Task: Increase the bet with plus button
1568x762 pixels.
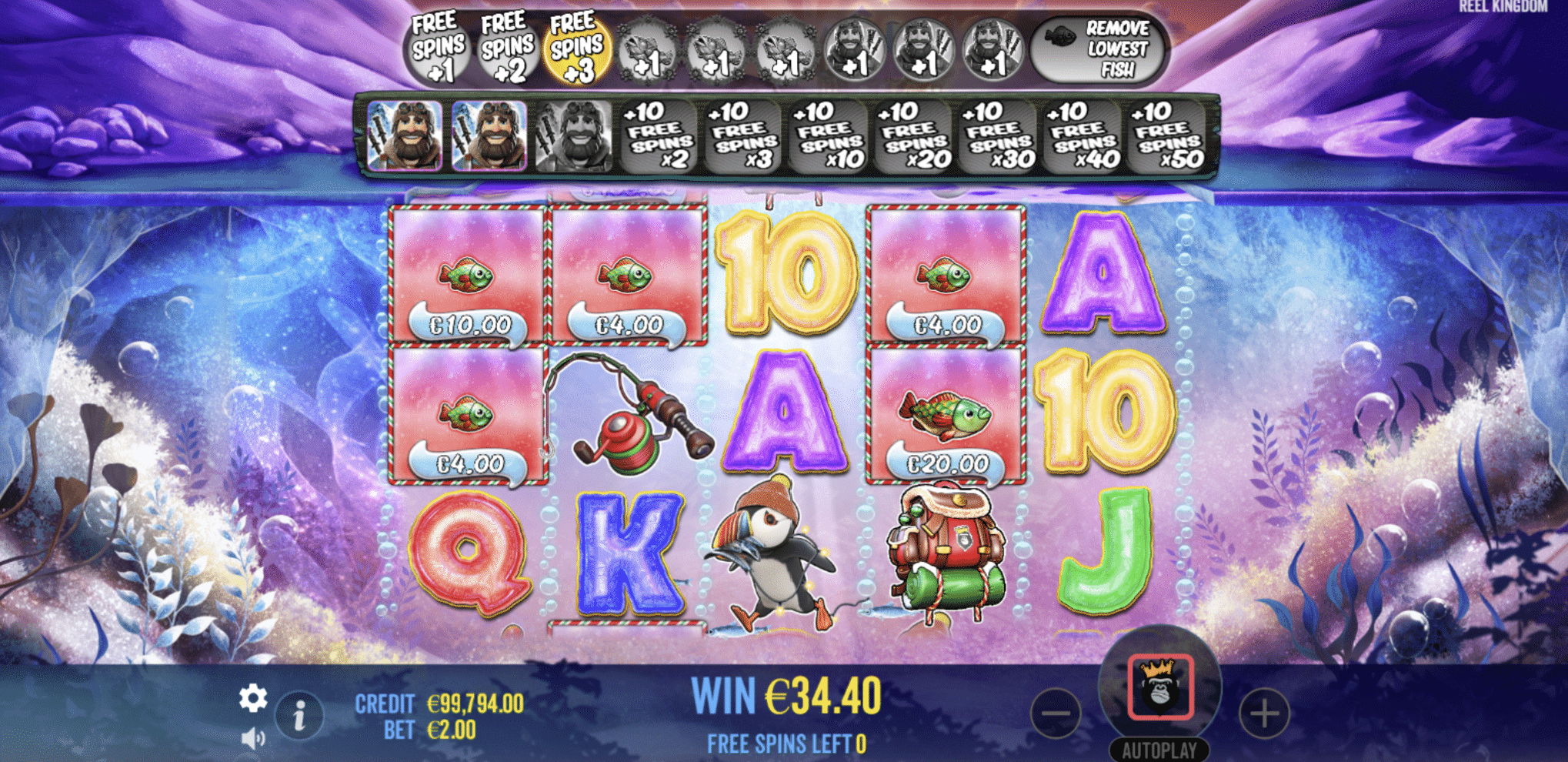Action: click(x=1264, y=713)
